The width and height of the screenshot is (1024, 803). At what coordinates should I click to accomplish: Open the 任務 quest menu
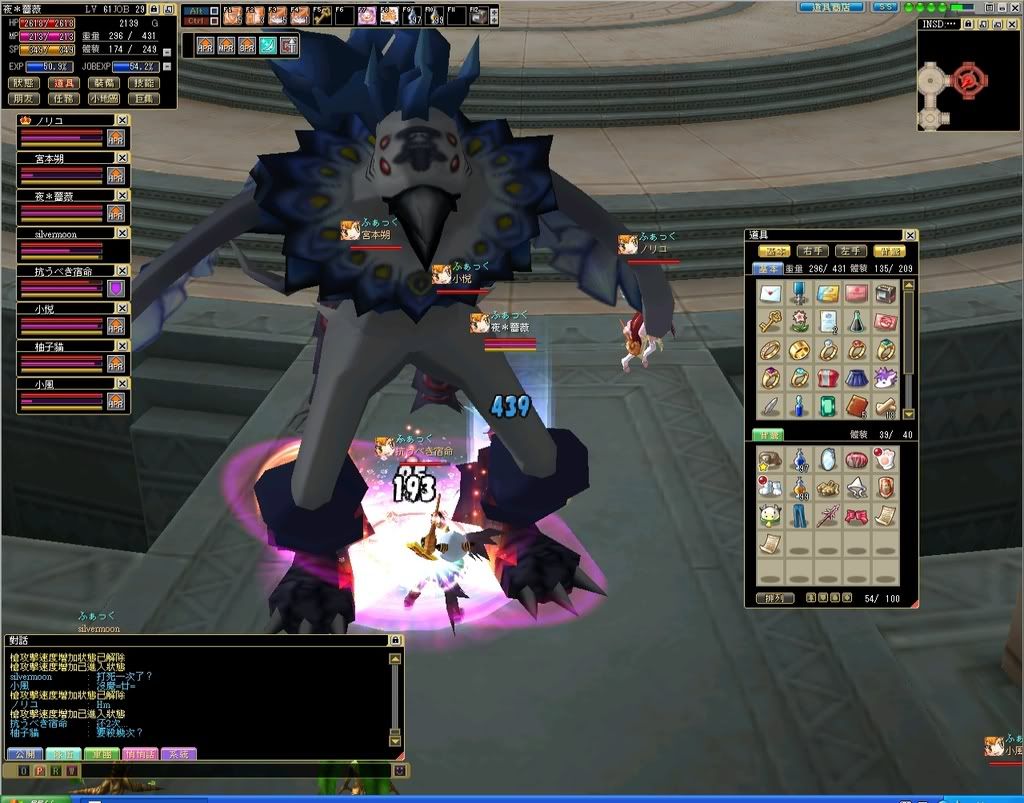coord(65,99)
